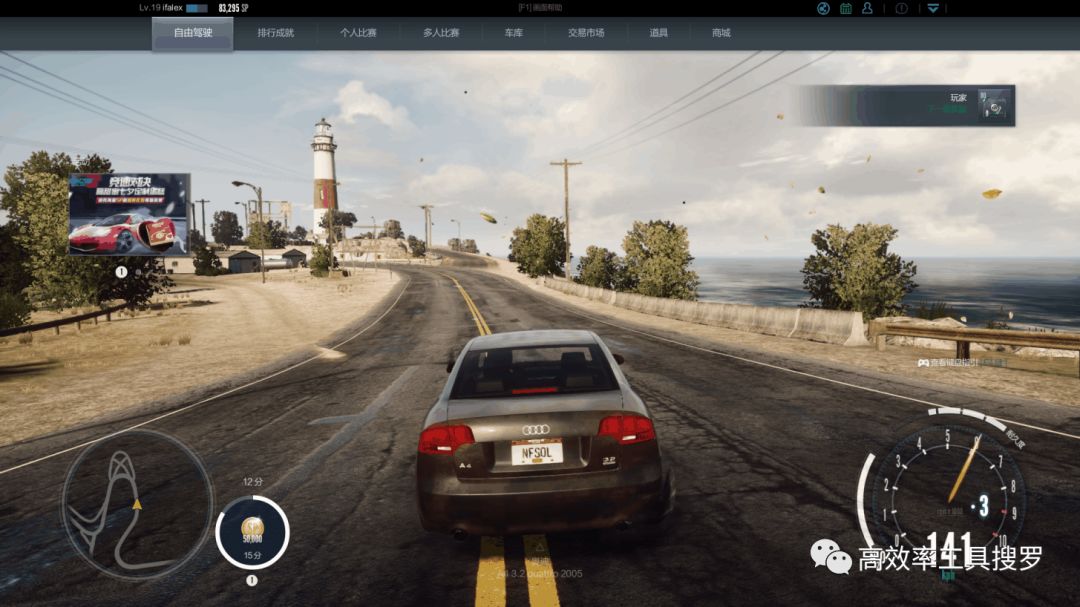This screenshot has width=1080, height=607.
Task: Open the 排行成就 rankings tab
Action: (276, 33)
